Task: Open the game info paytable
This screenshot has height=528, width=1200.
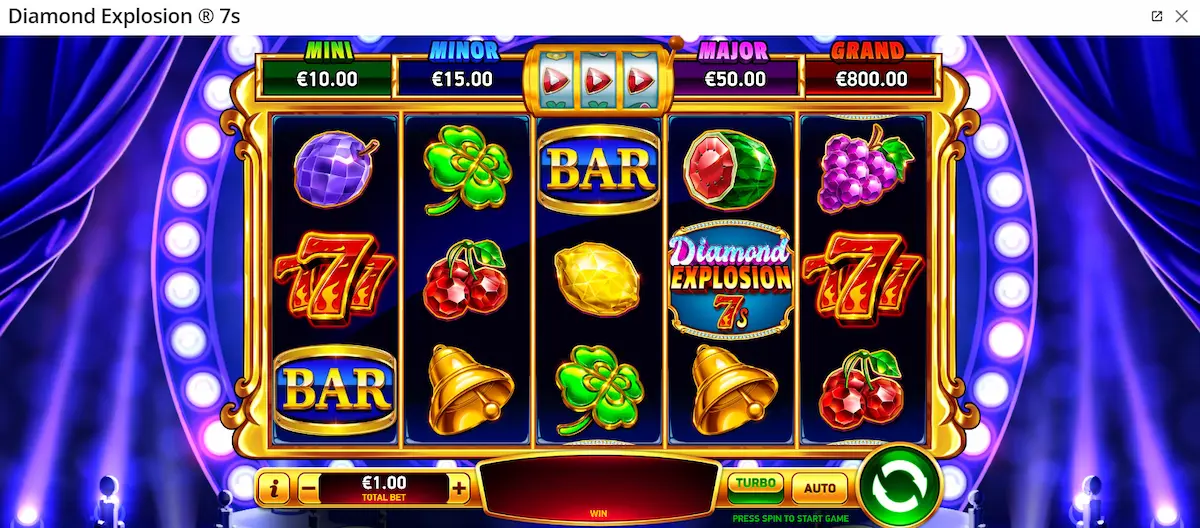Action: [x=274, y=489]
